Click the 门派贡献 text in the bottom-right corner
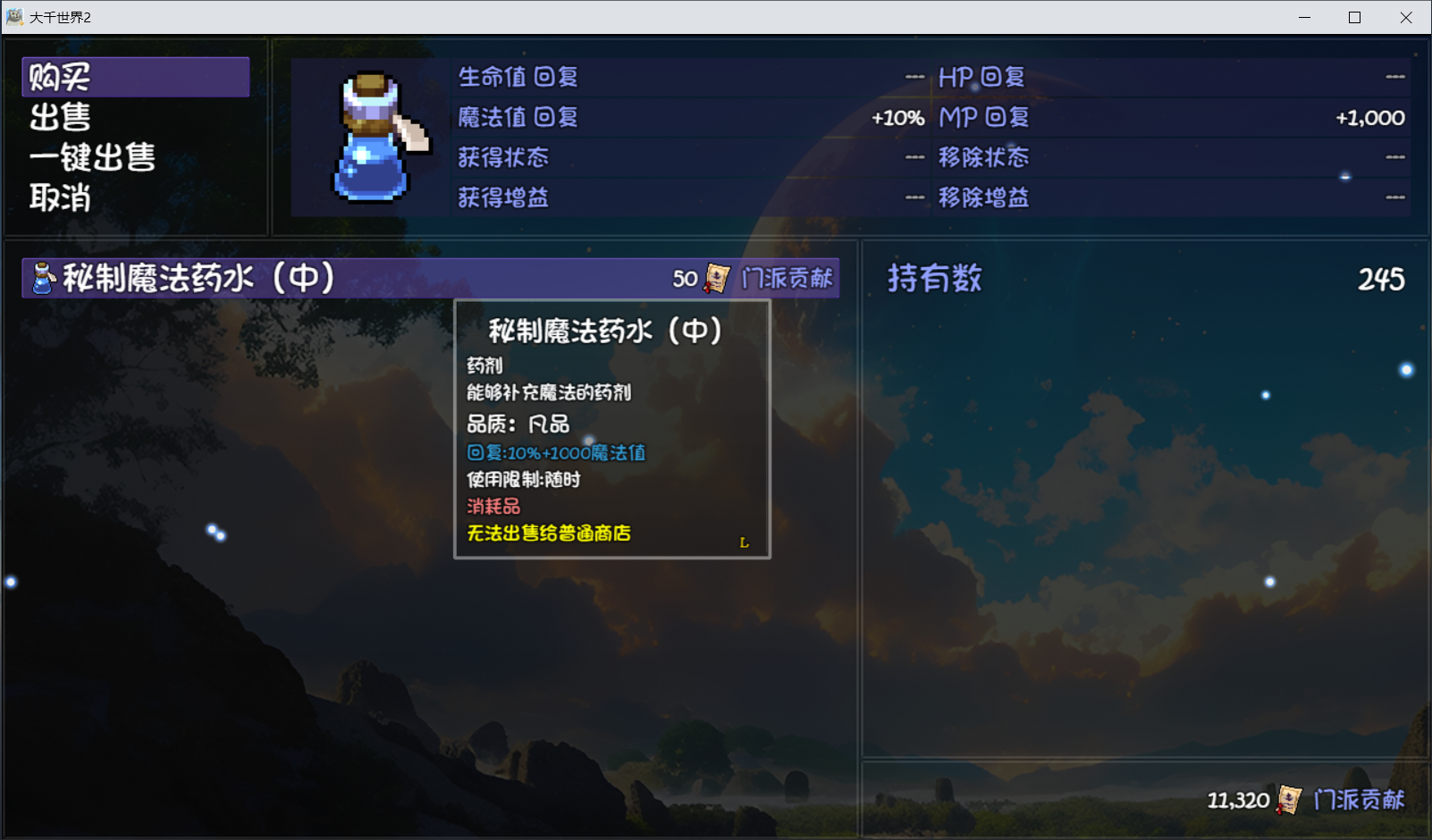 click(x=1359, y=800)
